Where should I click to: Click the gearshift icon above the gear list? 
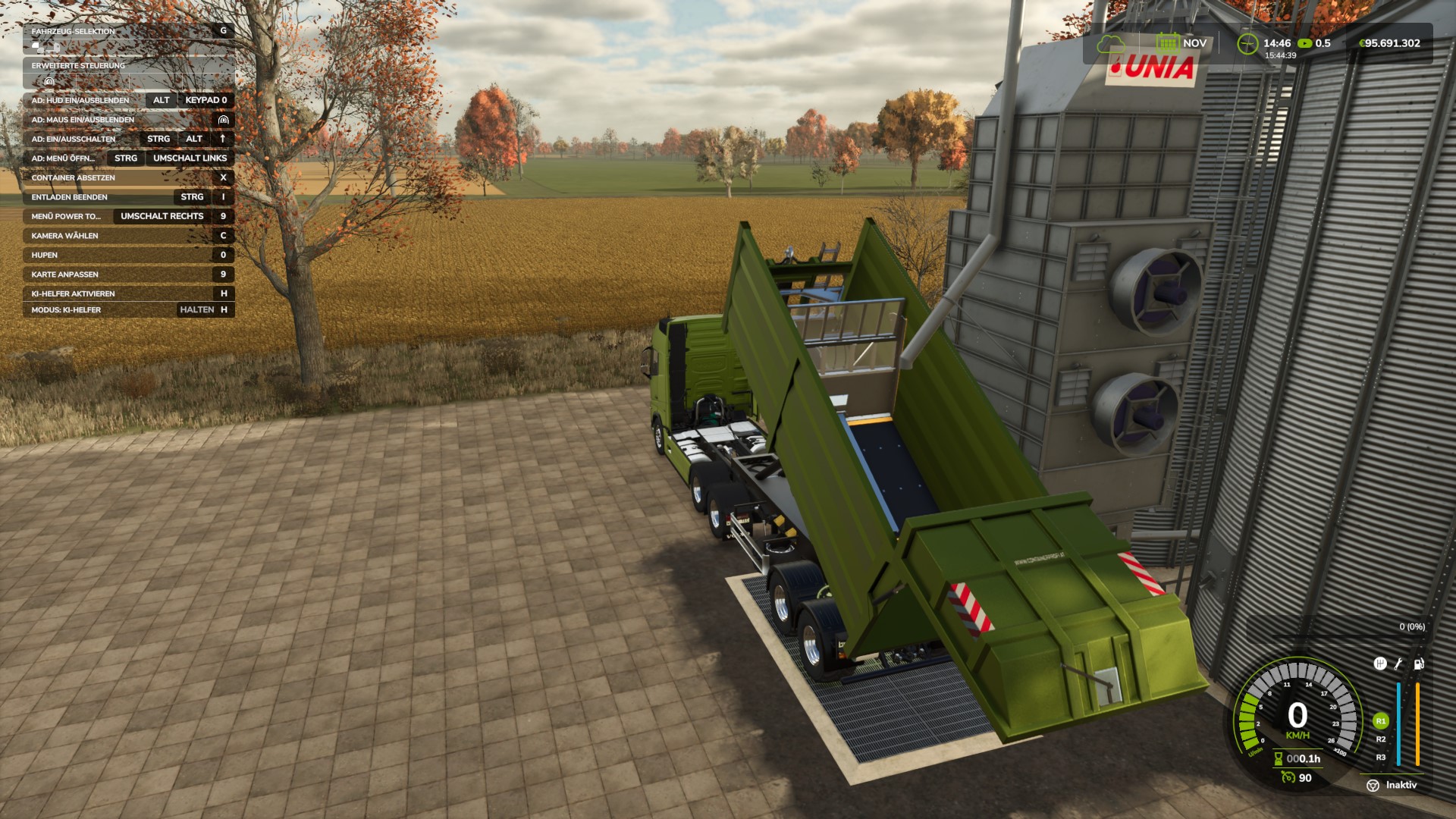pos(1380,664)
